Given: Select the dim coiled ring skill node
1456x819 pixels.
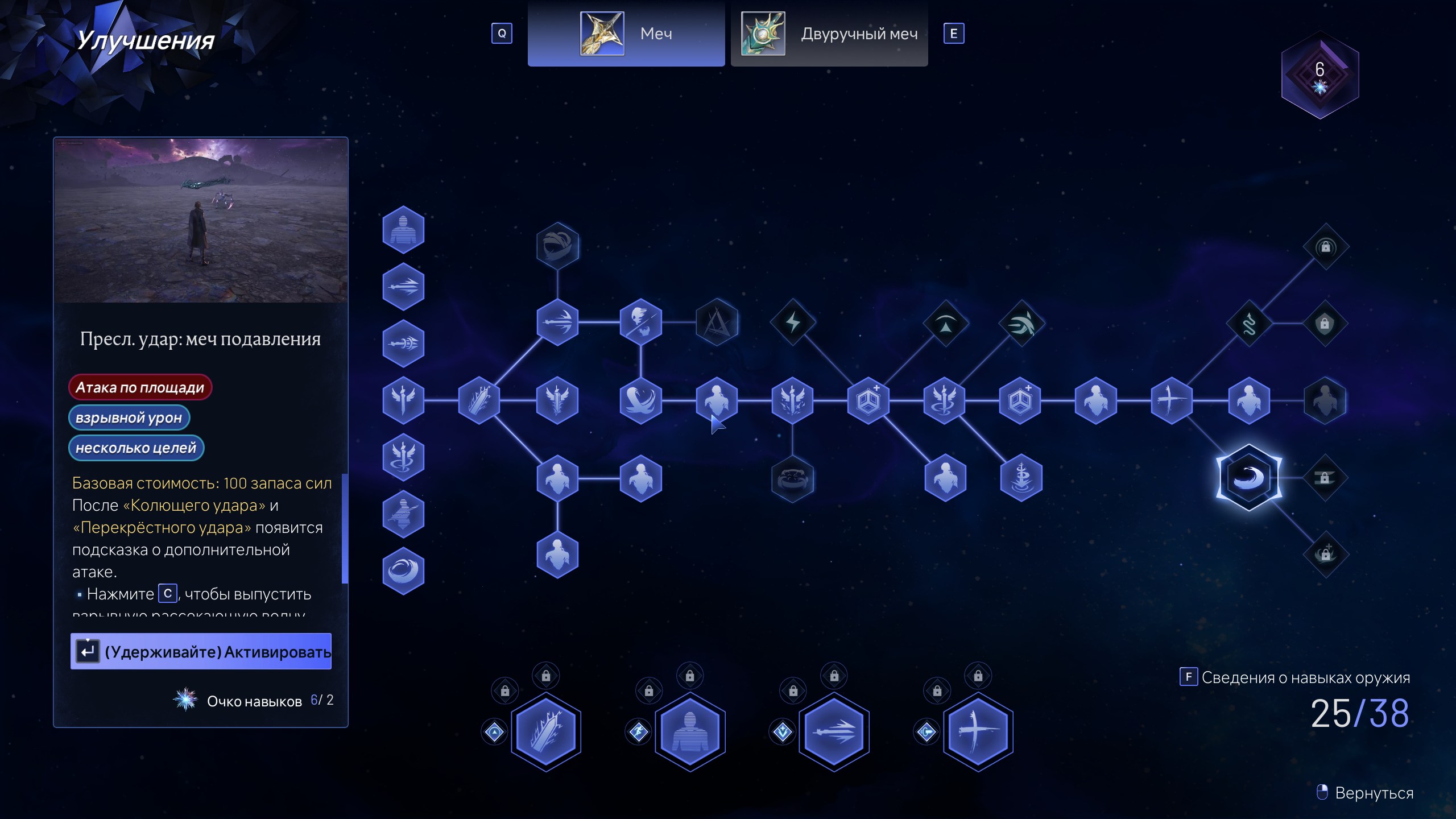Looking at the screenshot, I should 793,478.
